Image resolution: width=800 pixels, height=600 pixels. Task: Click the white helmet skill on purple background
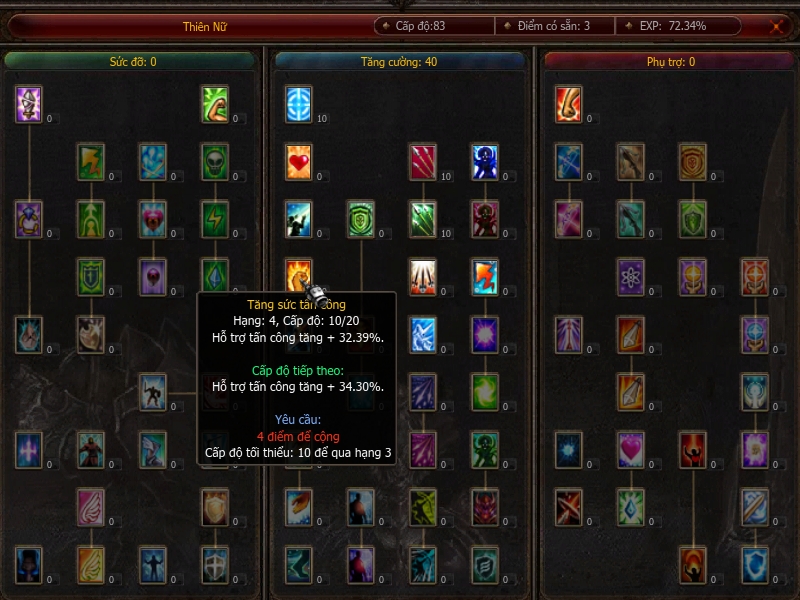click(29, 104)
